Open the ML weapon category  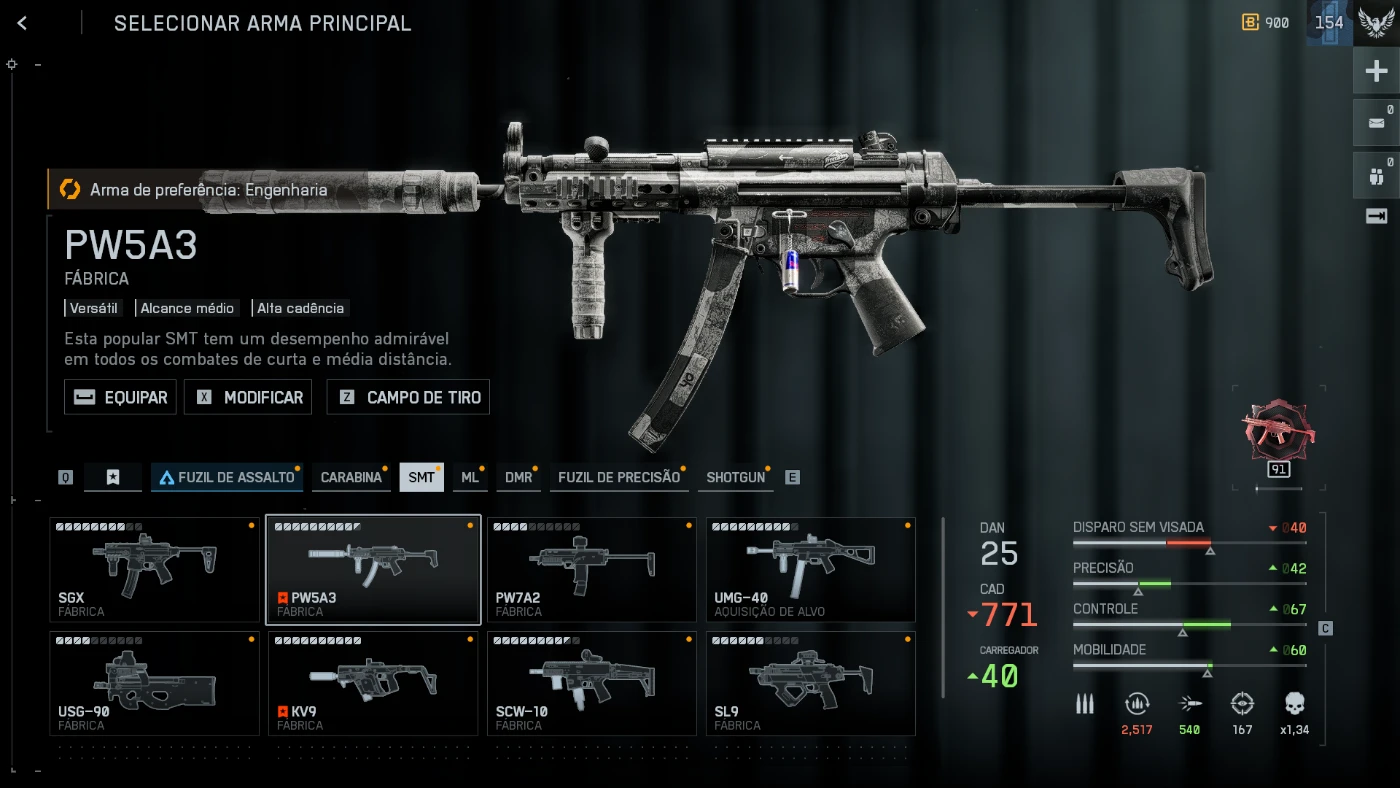[469, 477]
